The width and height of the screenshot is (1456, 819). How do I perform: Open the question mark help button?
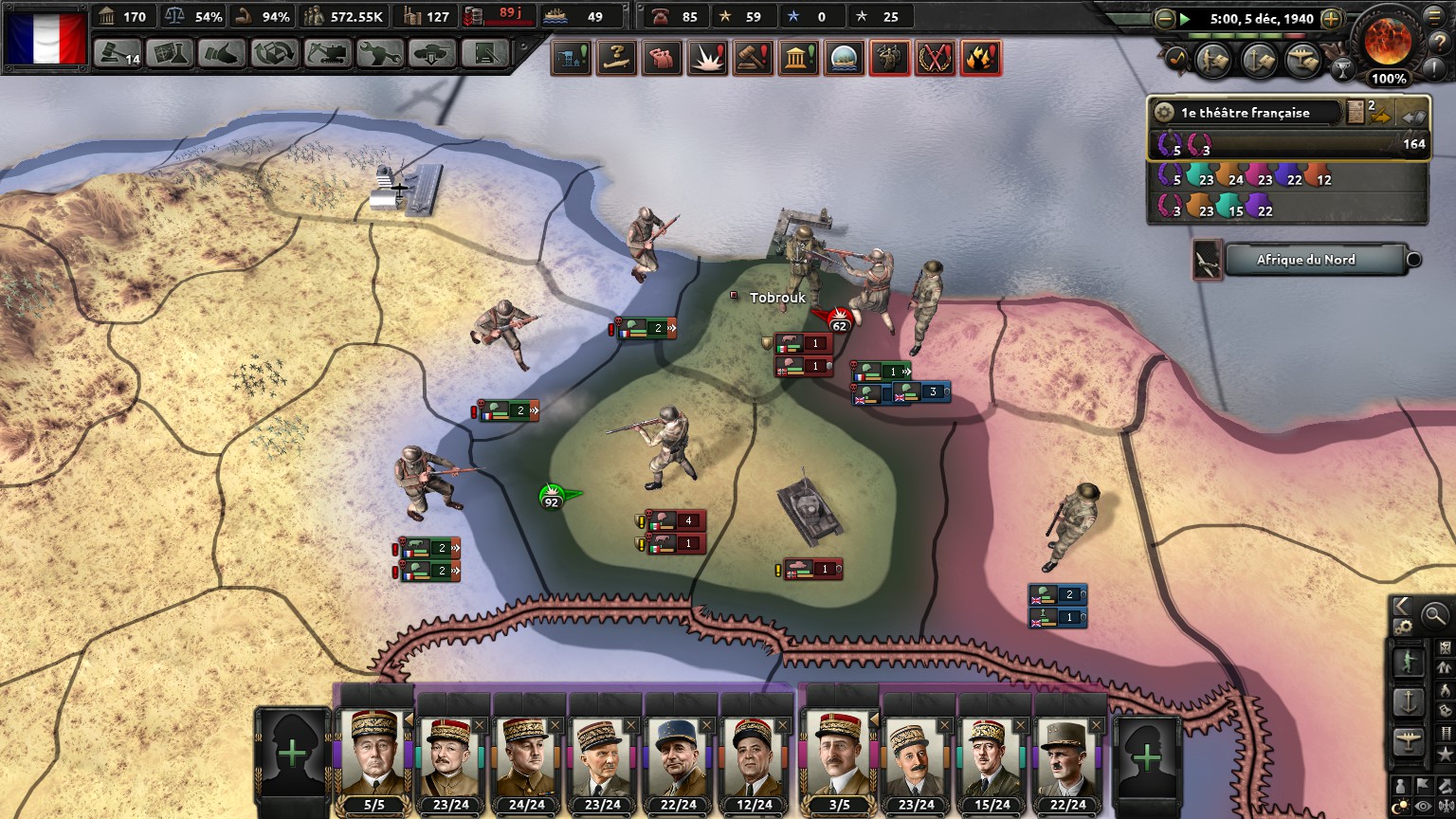coord(1439,41)
